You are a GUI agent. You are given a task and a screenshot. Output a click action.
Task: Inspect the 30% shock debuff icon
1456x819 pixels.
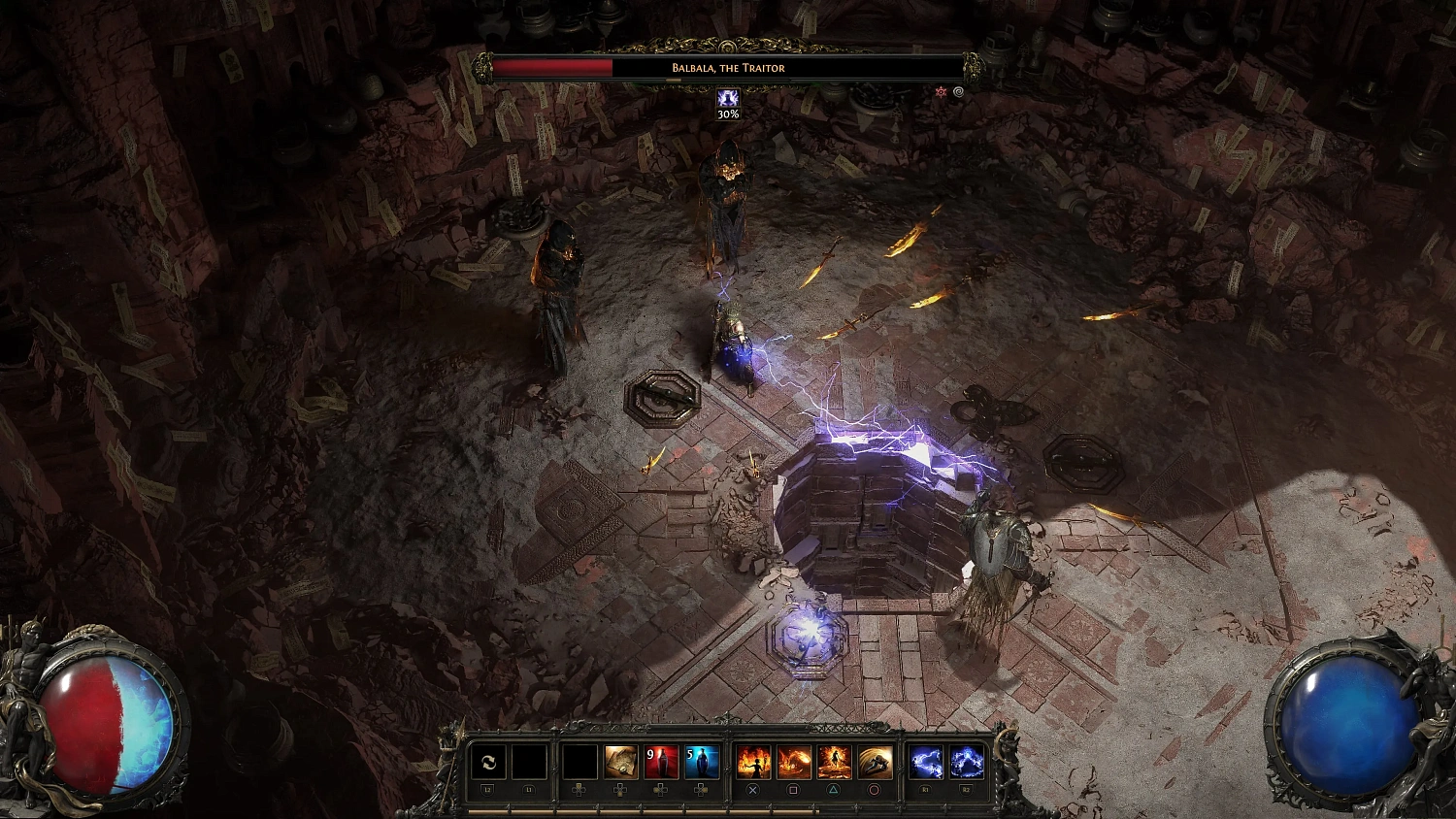pyautogui.click(x=727, y=99)
